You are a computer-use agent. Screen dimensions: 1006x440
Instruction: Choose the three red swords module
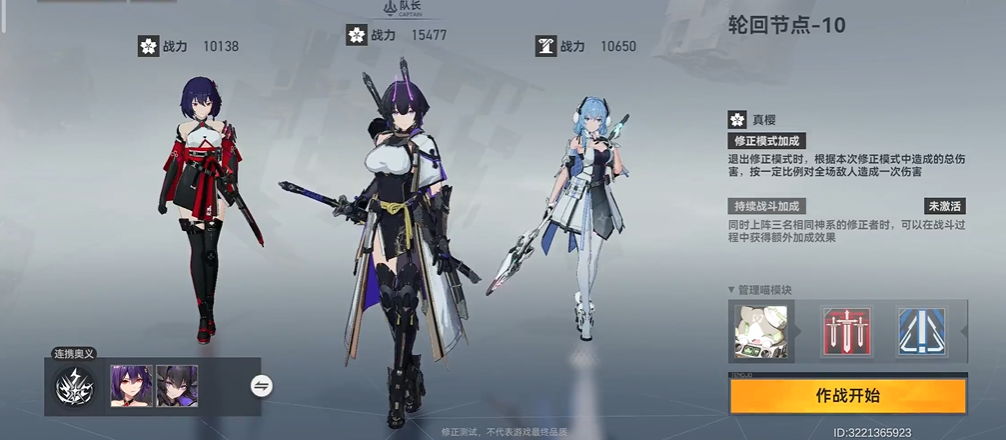point(846,332)
